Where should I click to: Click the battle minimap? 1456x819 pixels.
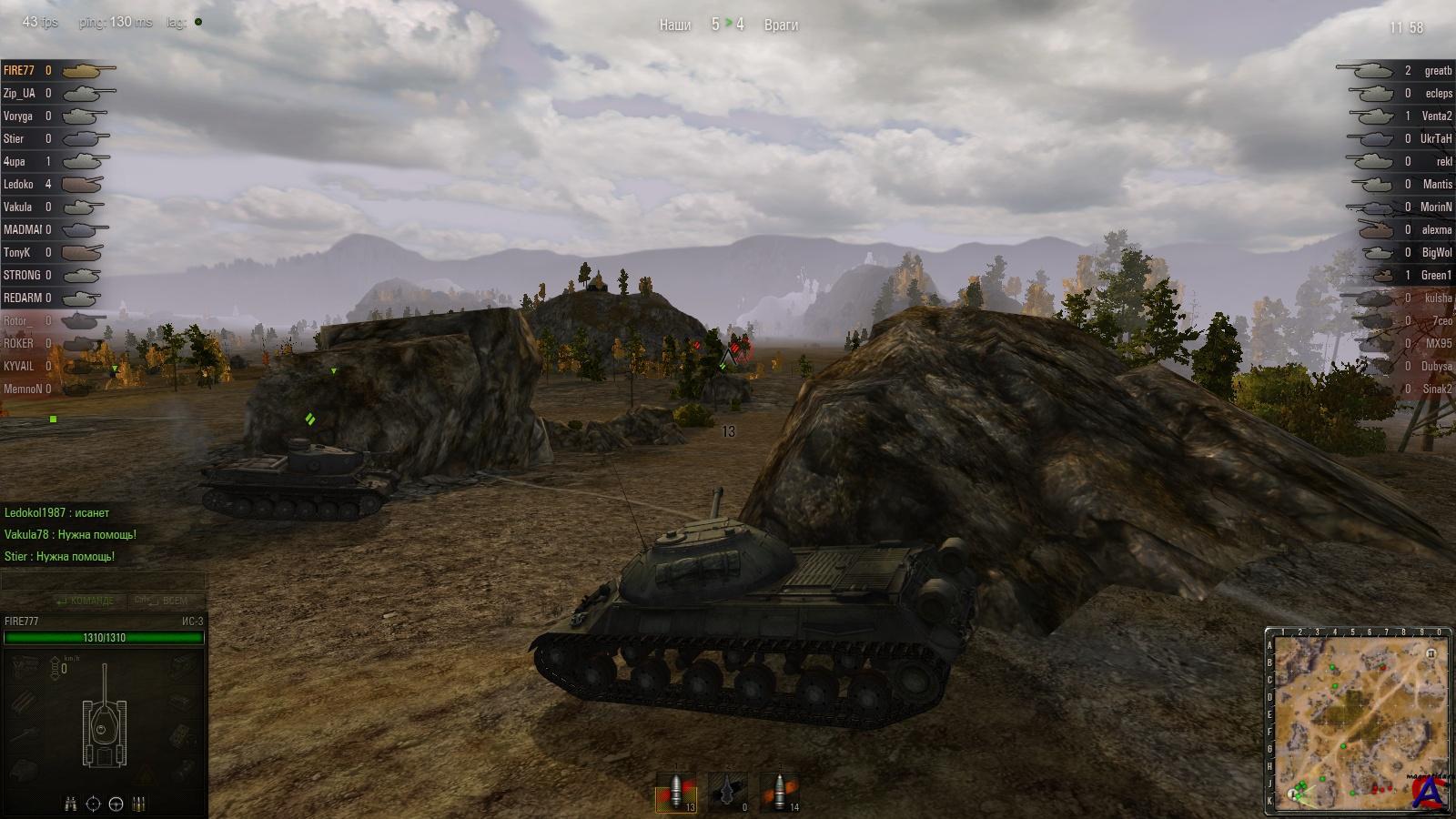[x=1357, y=721]
